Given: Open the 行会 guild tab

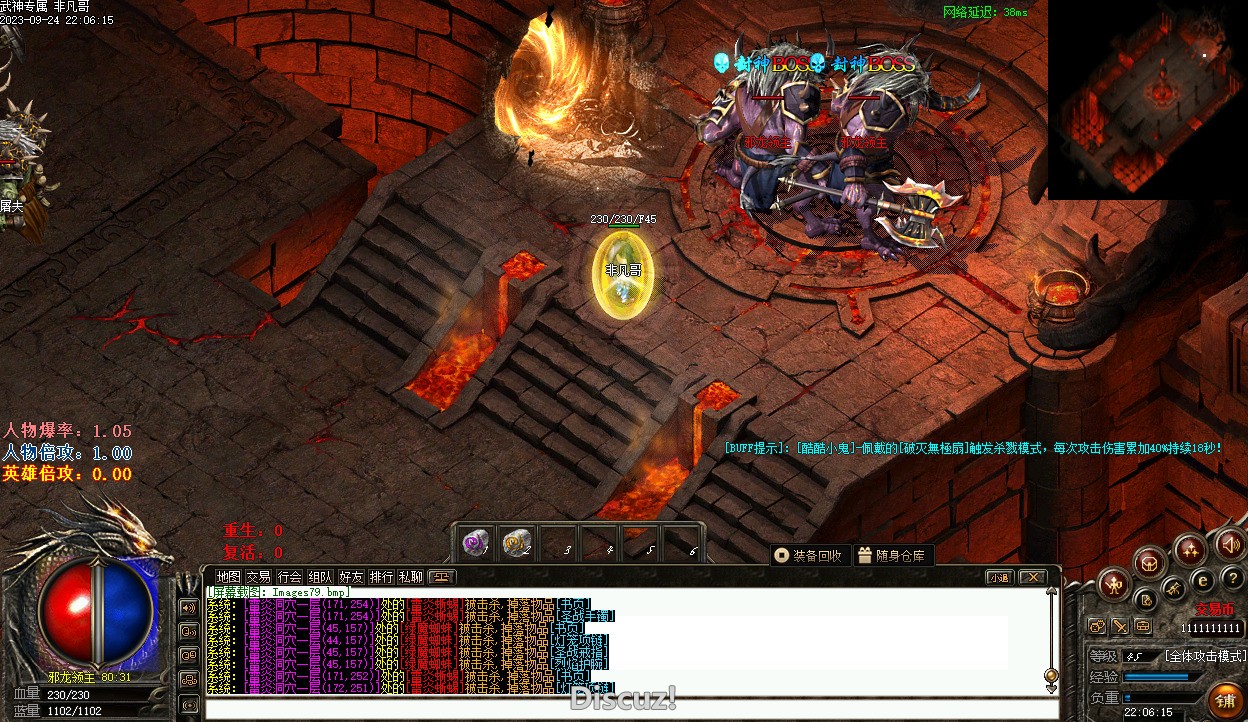Looking at the screenshot, I should (x=290, y=577).
